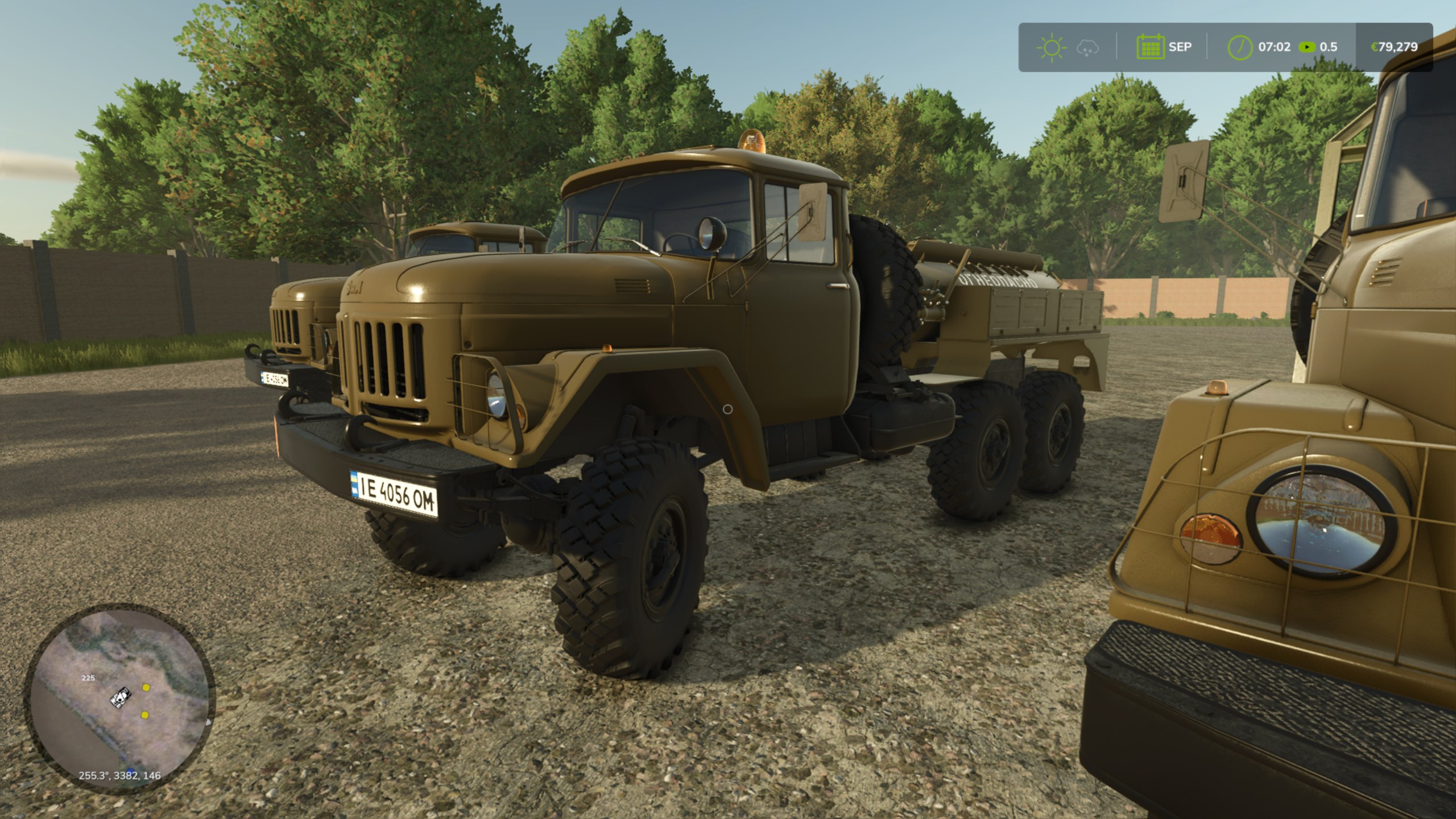
Task: Select the cloudy forecast icon
Action: (1087, 48)
